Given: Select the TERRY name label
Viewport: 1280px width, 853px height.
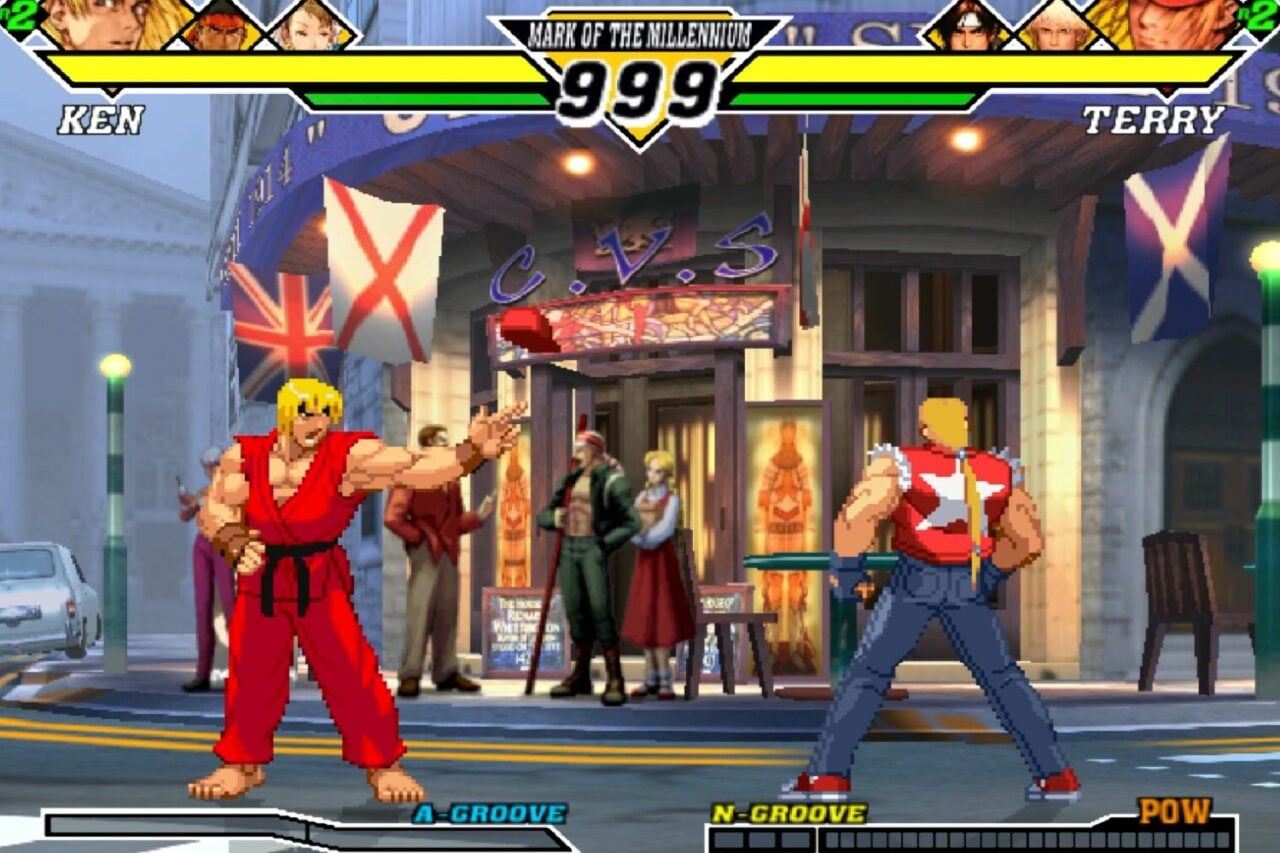Looking at the screenshot, I should 1154,120.
